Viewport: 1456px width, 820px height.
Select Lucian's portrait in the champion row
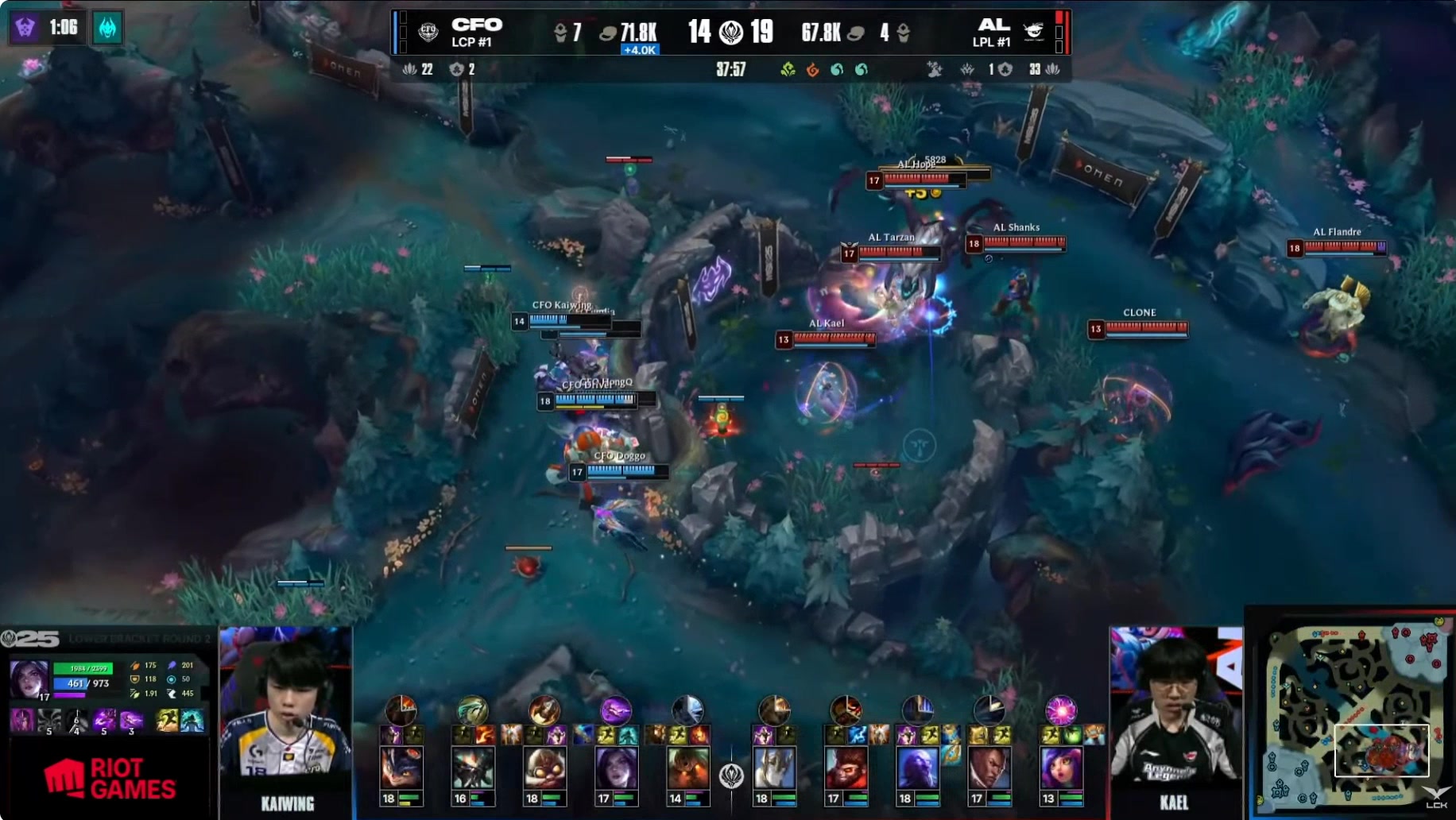pyautogui.click(x=989, y=768)
